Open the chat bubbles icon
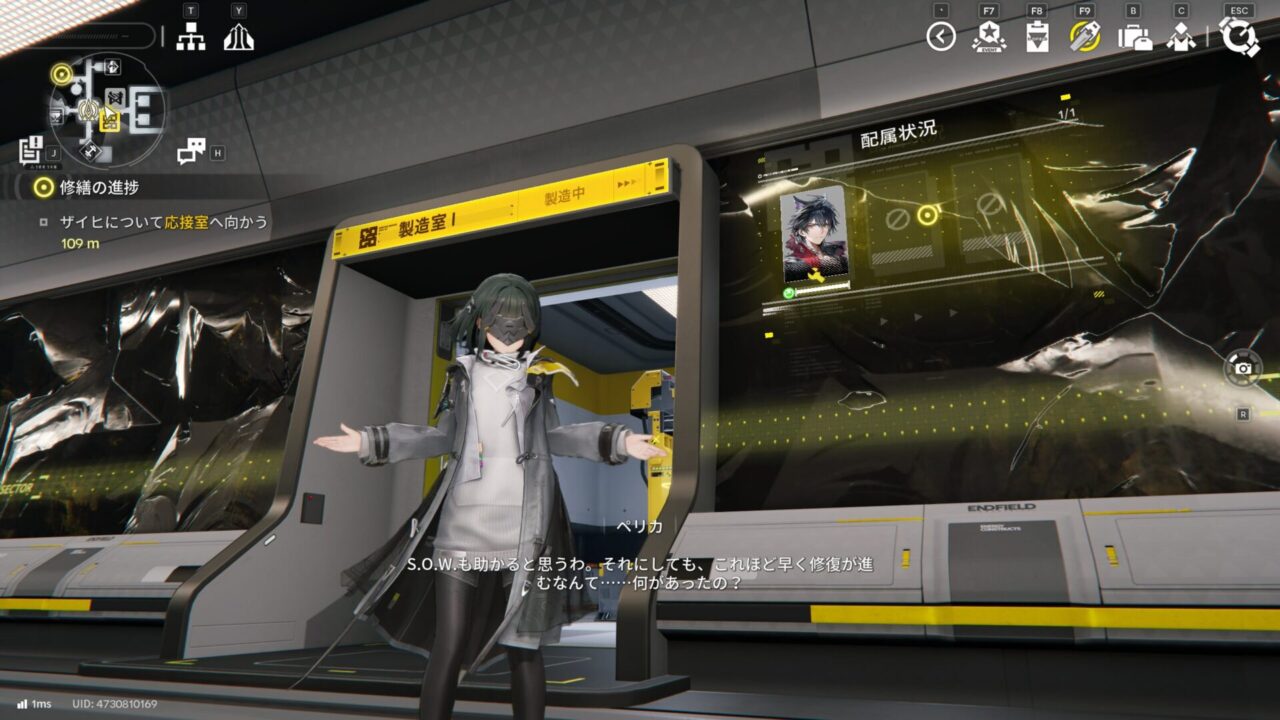 click(x=190, y=152)
